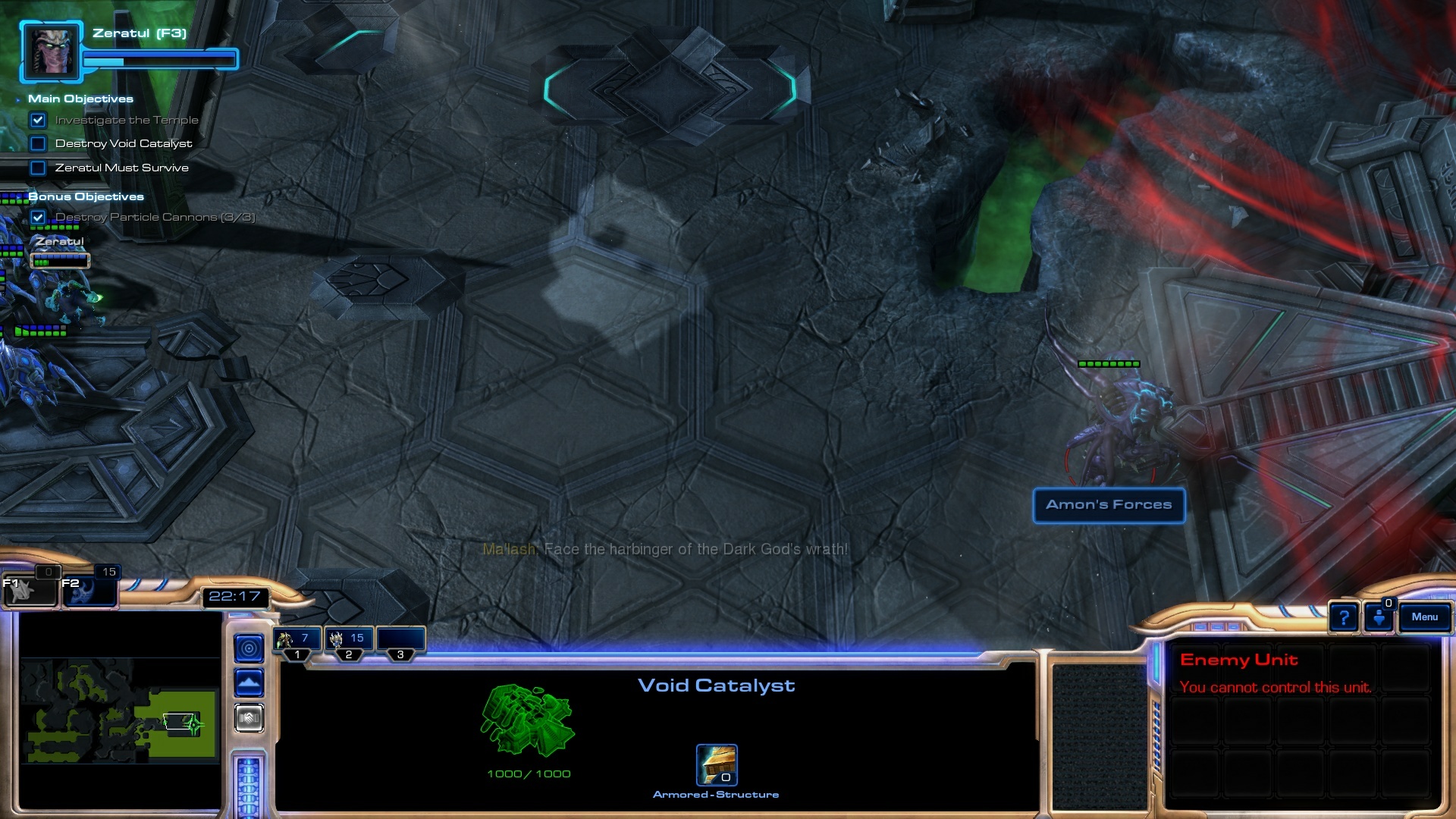Click the Bonus Objectives header

coord(86,197)
